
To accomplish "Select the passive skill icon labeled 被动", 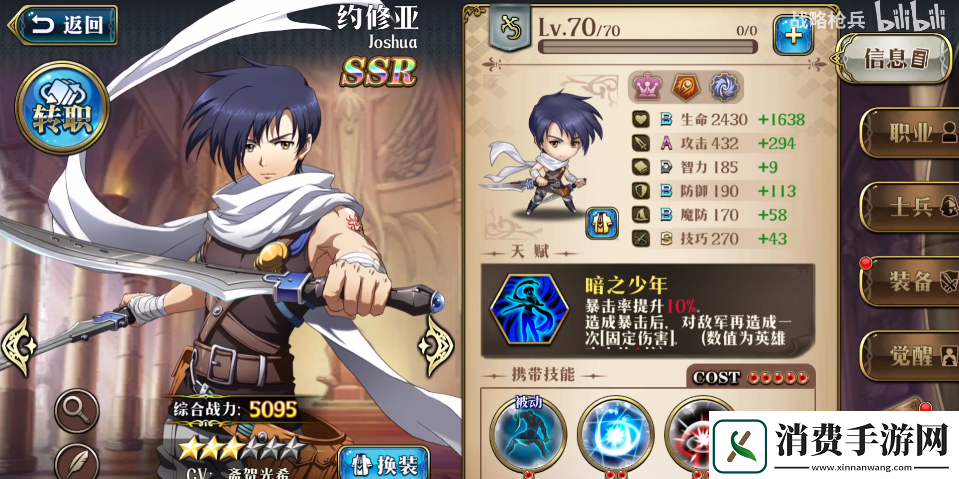I will [527, 432].
